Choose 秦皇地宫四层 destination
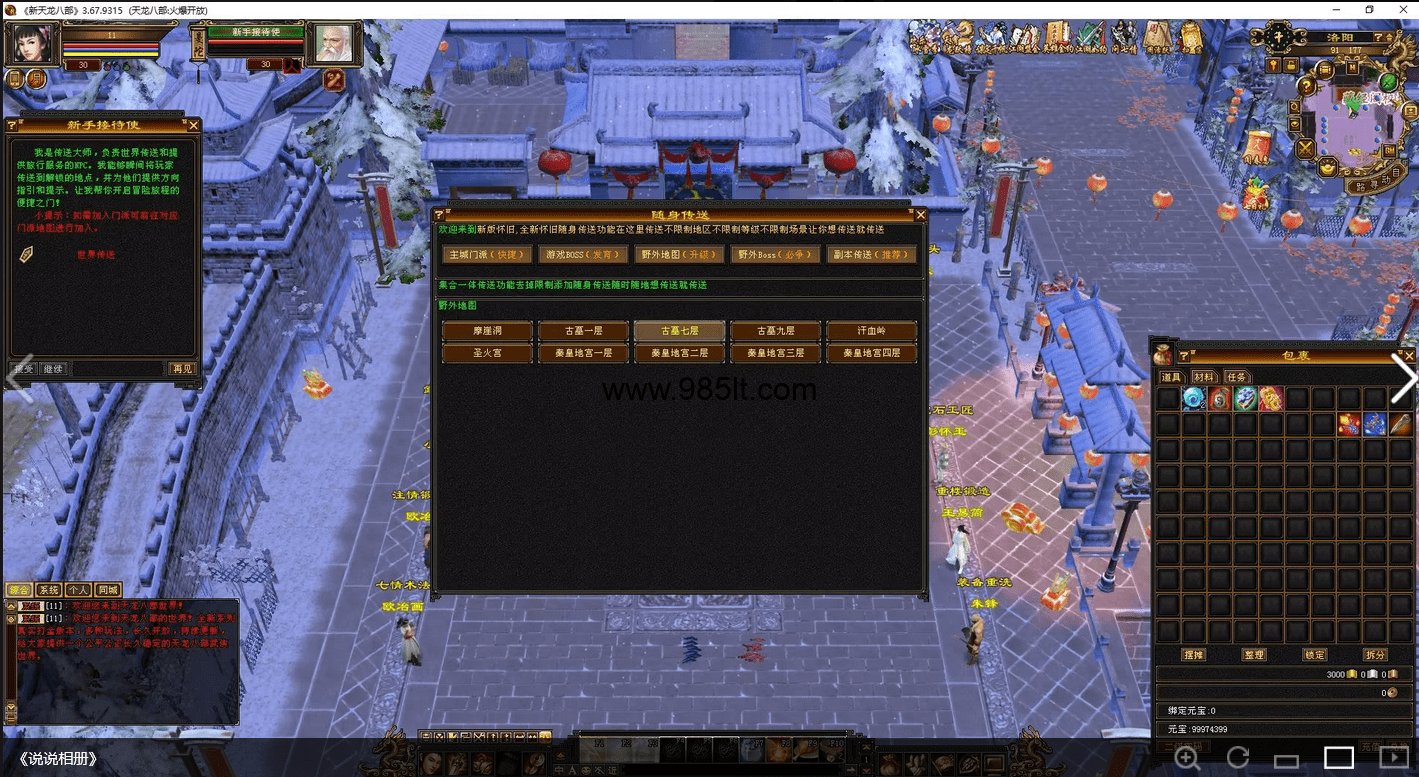The width and height of the screenshot is (1419, 777). (x=871, y=353)
